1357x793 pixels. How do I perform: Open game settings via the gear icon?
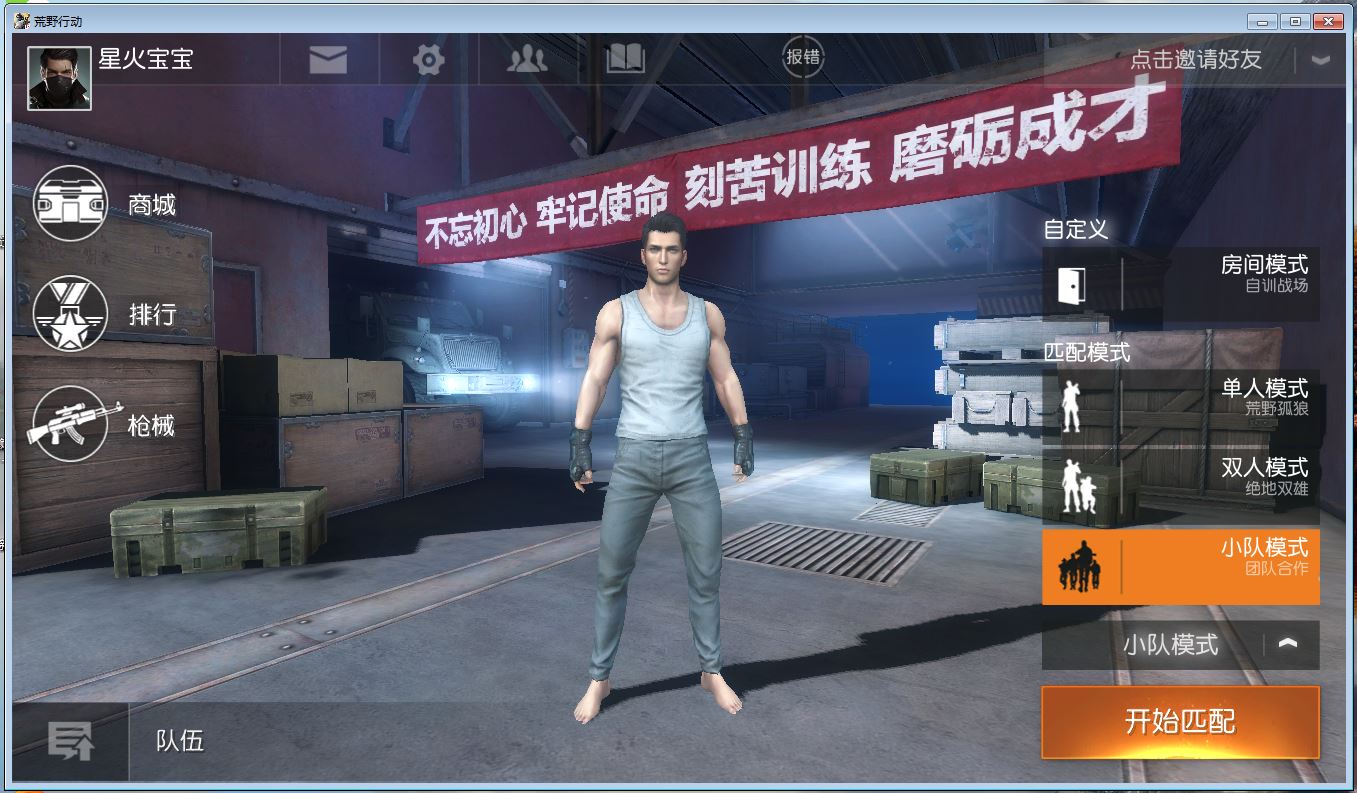tap(427, 58)
